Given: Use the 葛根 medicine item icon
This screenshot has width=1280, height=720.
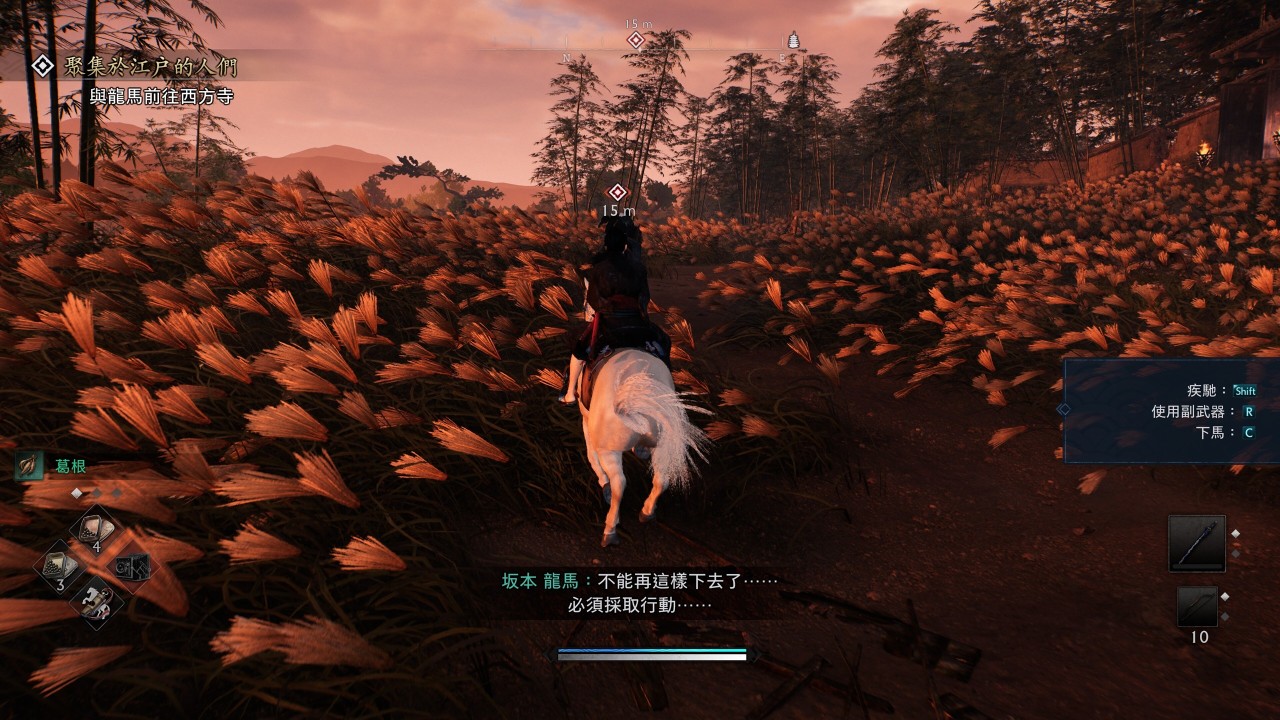Looking at the screenshot, I should click(29, 465).
